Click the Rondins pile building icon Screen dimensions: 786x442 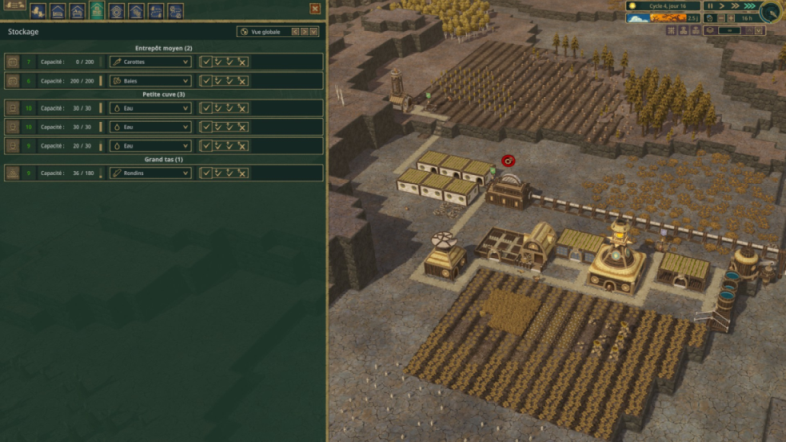[x=12, y=172]
